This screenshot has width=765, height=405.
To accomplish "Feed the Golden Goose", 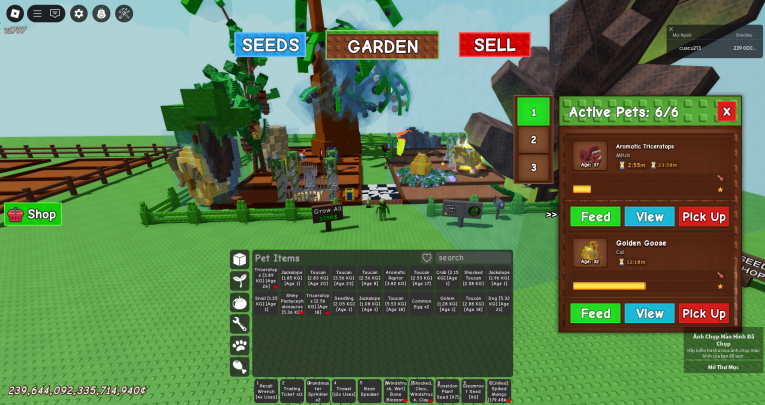I will tap(595, 313).
